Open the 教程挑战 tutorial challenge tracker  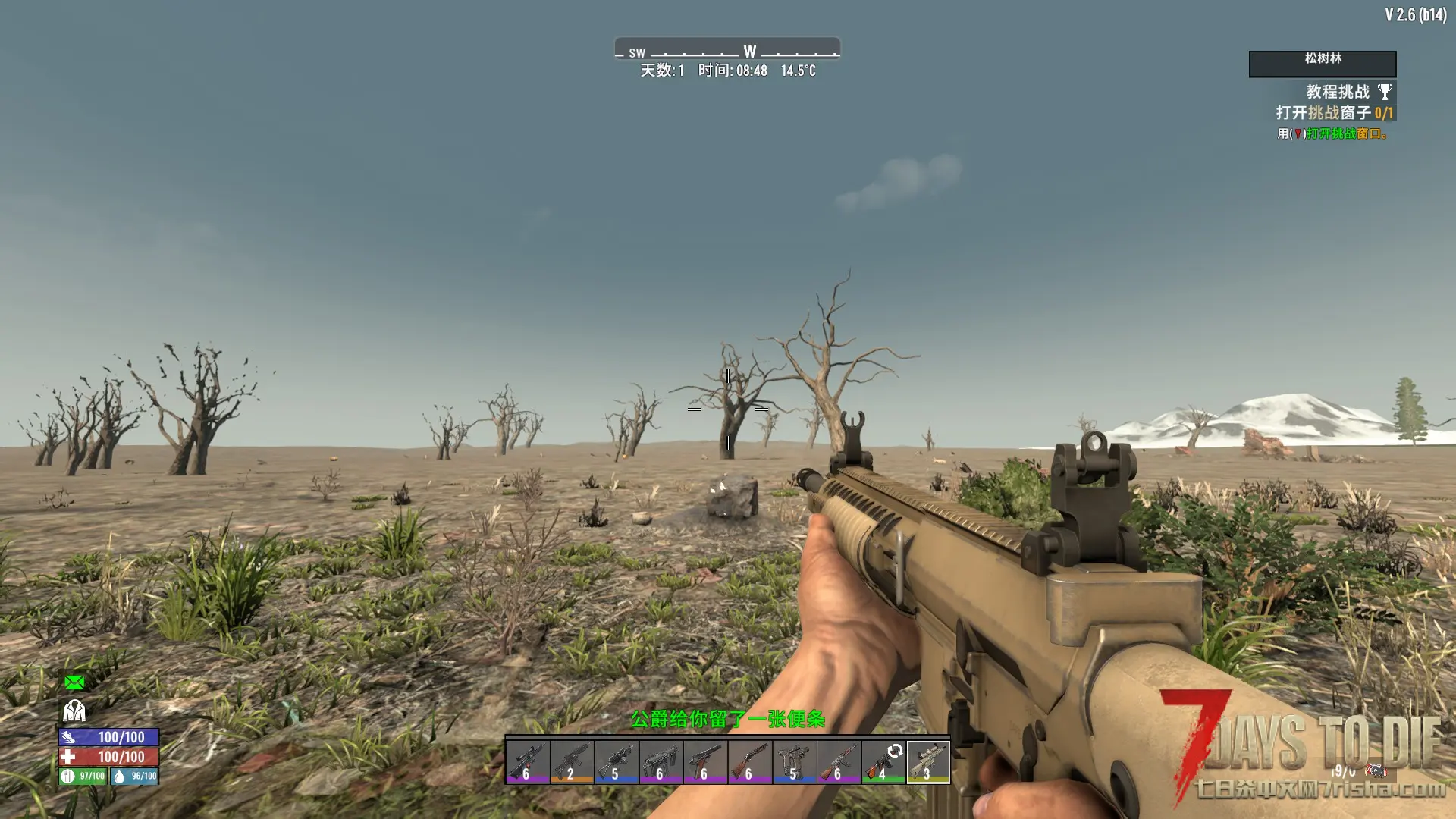pos(1337,92)
